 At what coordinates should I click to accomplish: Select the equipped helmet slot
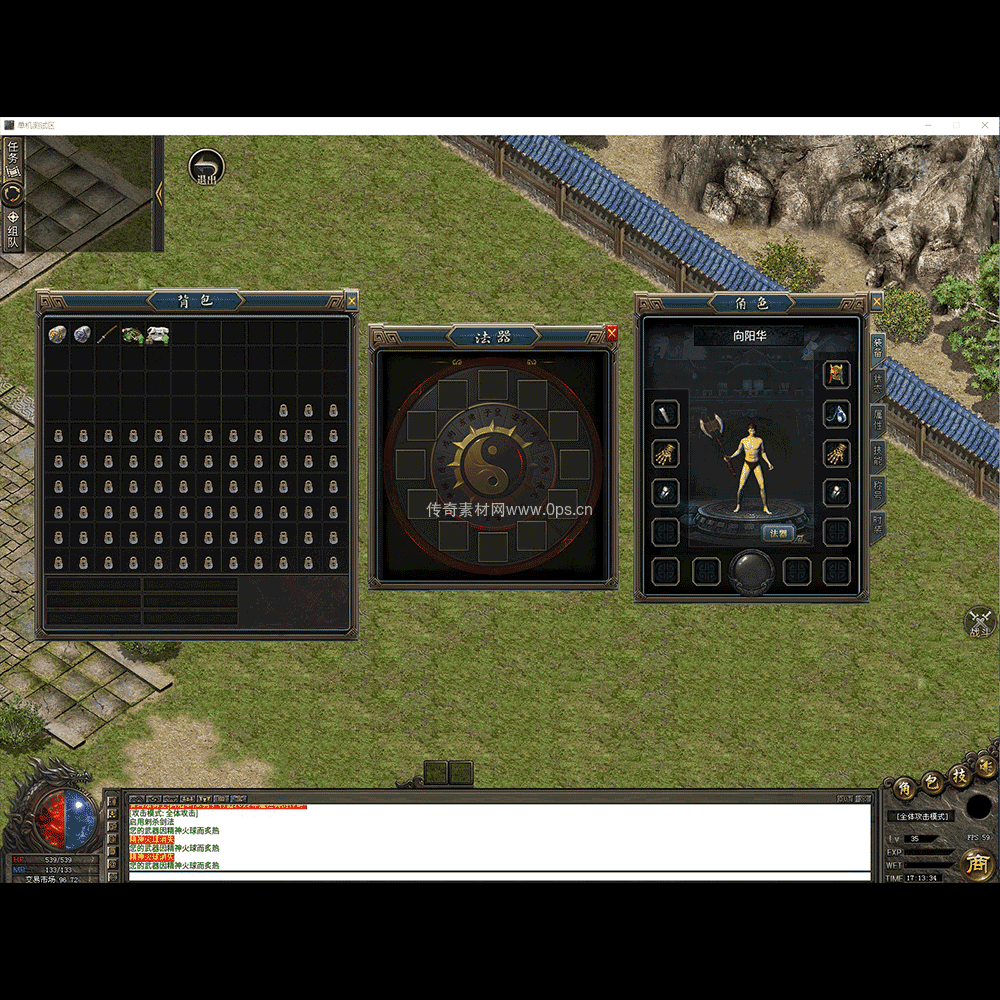836,374
